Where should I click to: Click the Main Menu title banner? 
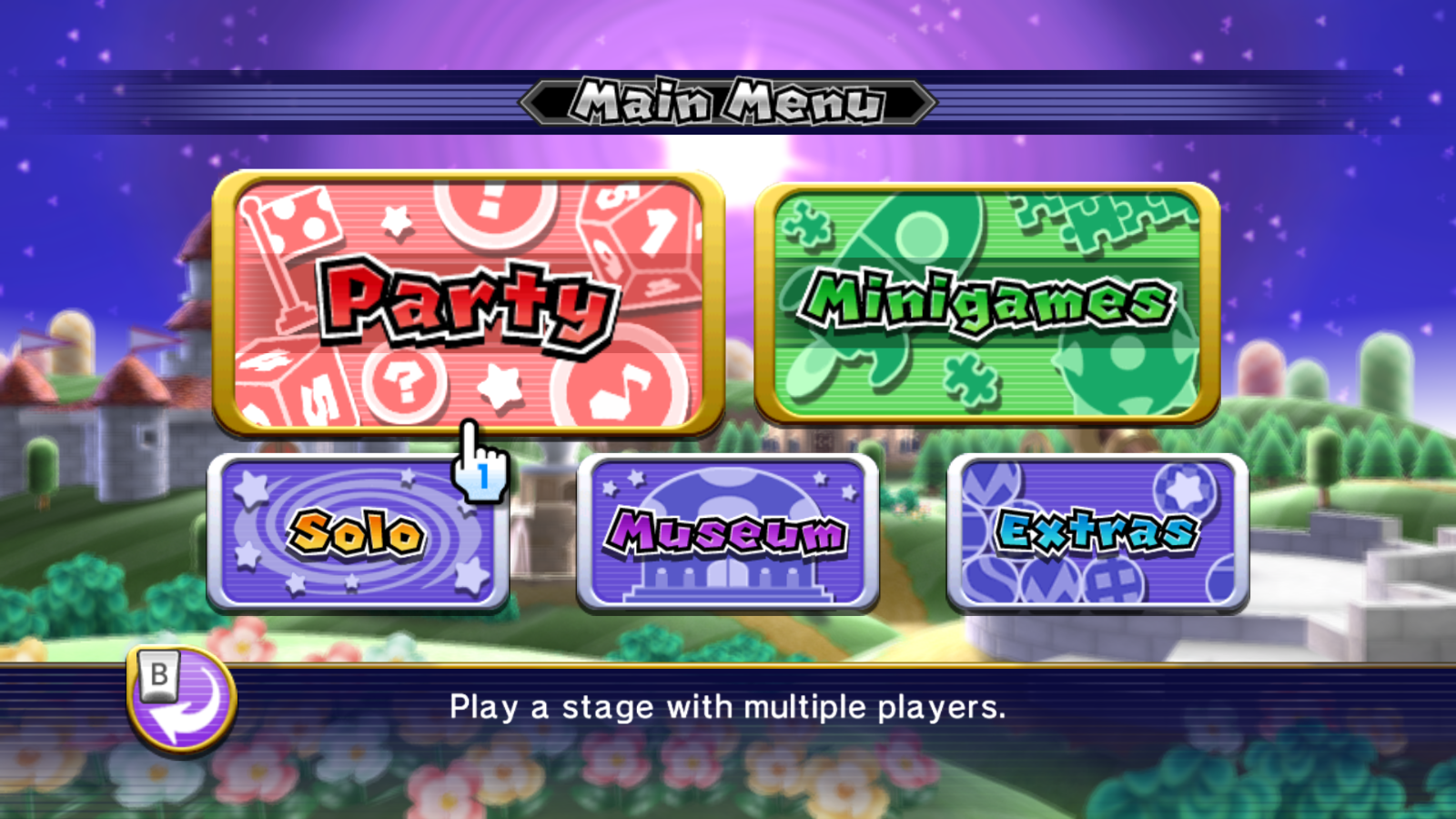click(728, 102)
